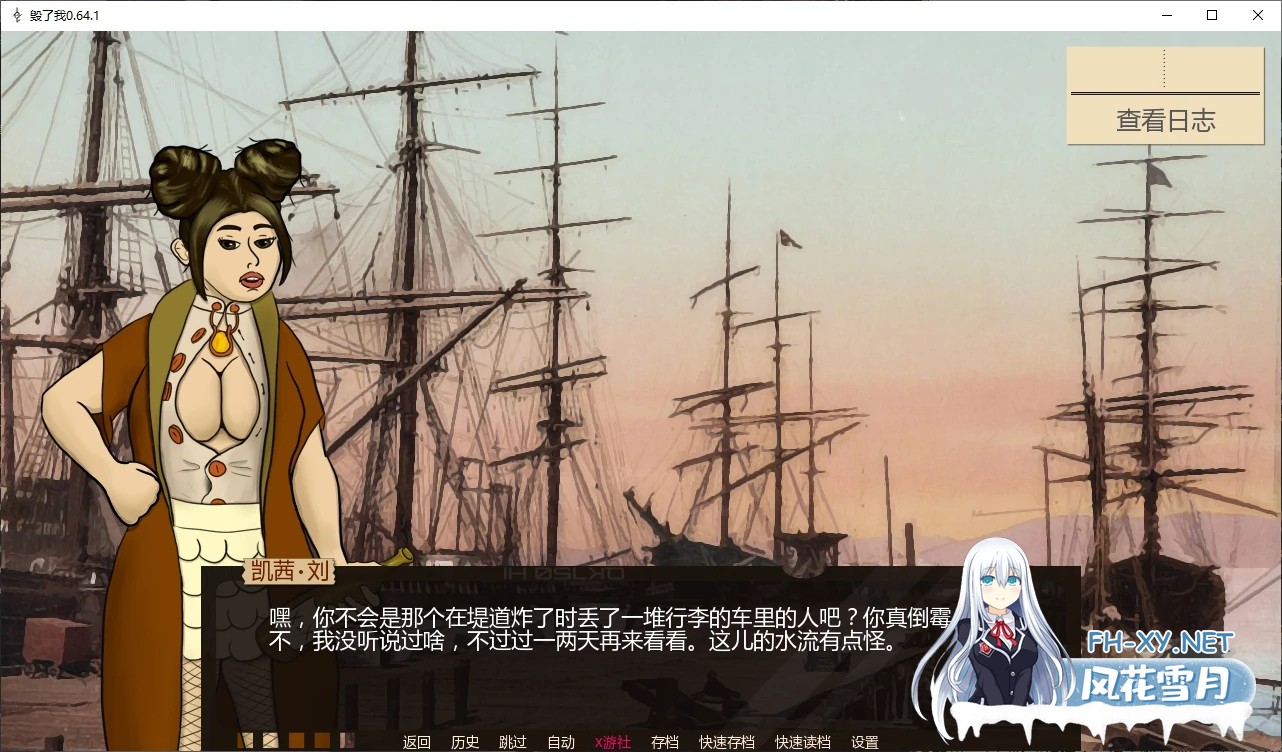Open the X游社 link

click(x=613, y=742)
